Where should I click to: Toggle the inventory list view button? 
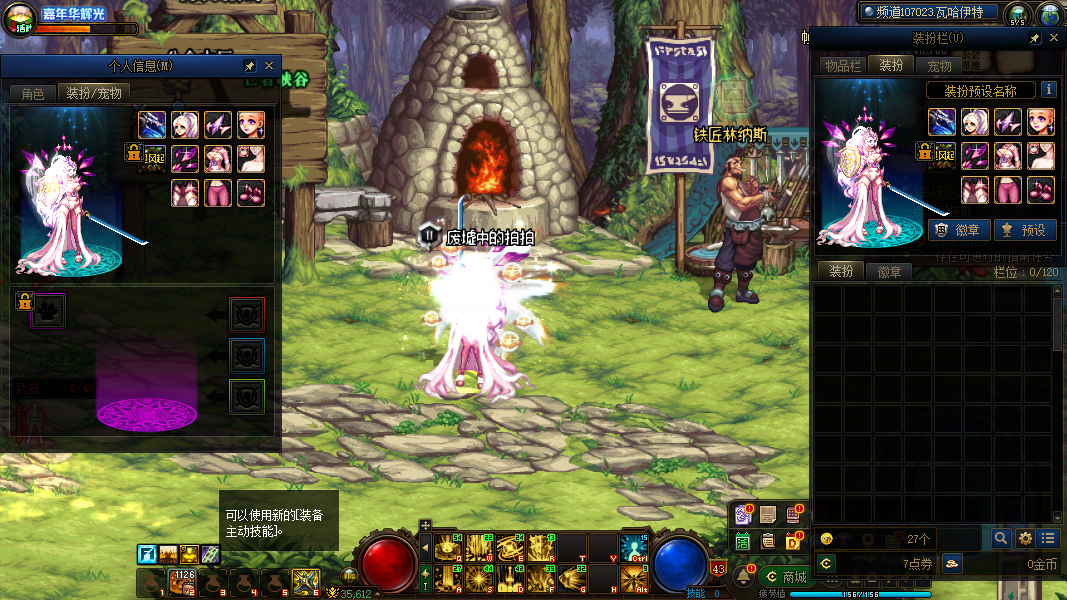click(1047, 538)
